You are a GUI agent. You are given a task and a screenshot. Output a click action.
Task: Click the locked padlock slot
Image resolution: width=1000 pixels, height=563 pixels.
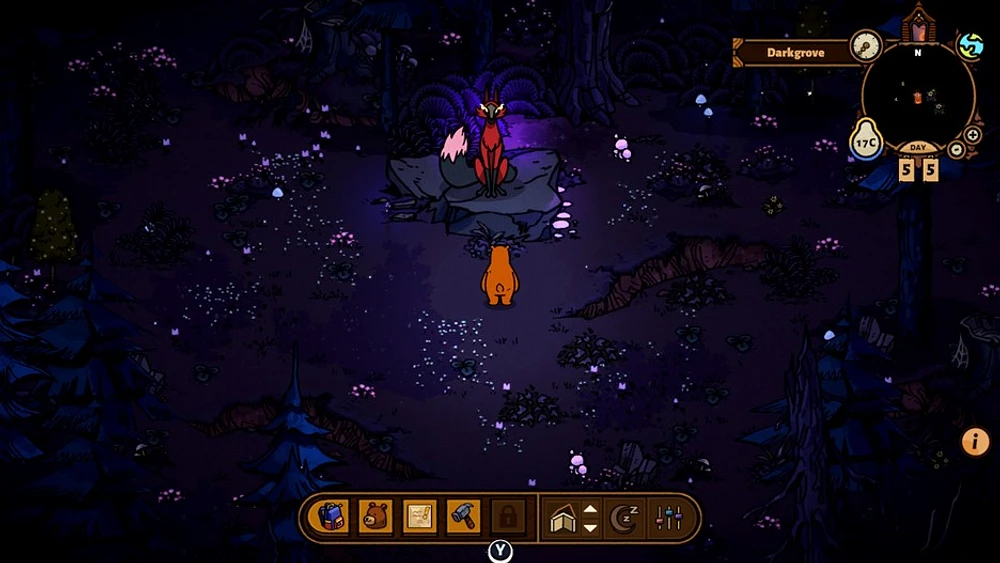pos(507,517)
